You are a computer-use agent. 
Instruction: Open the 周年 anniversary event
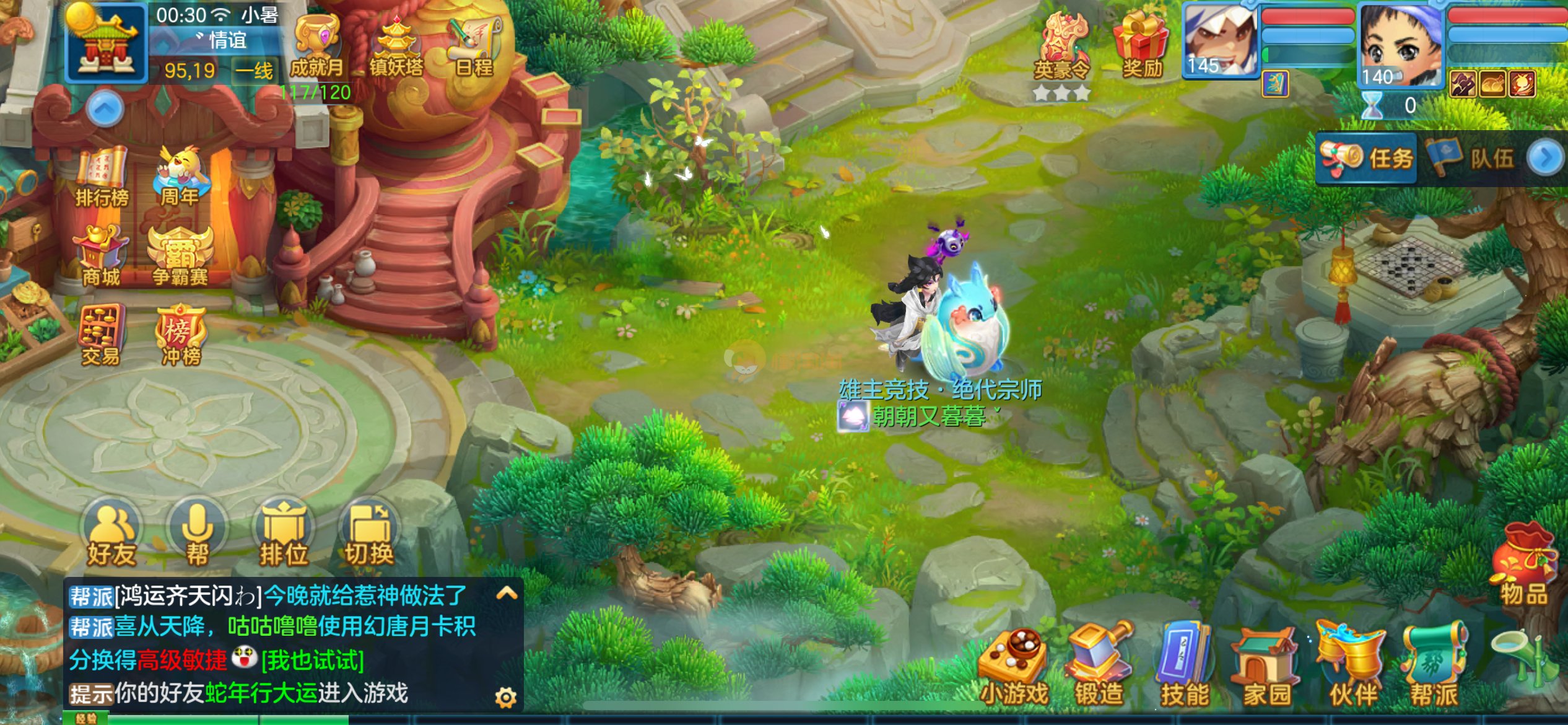point(180,177)
